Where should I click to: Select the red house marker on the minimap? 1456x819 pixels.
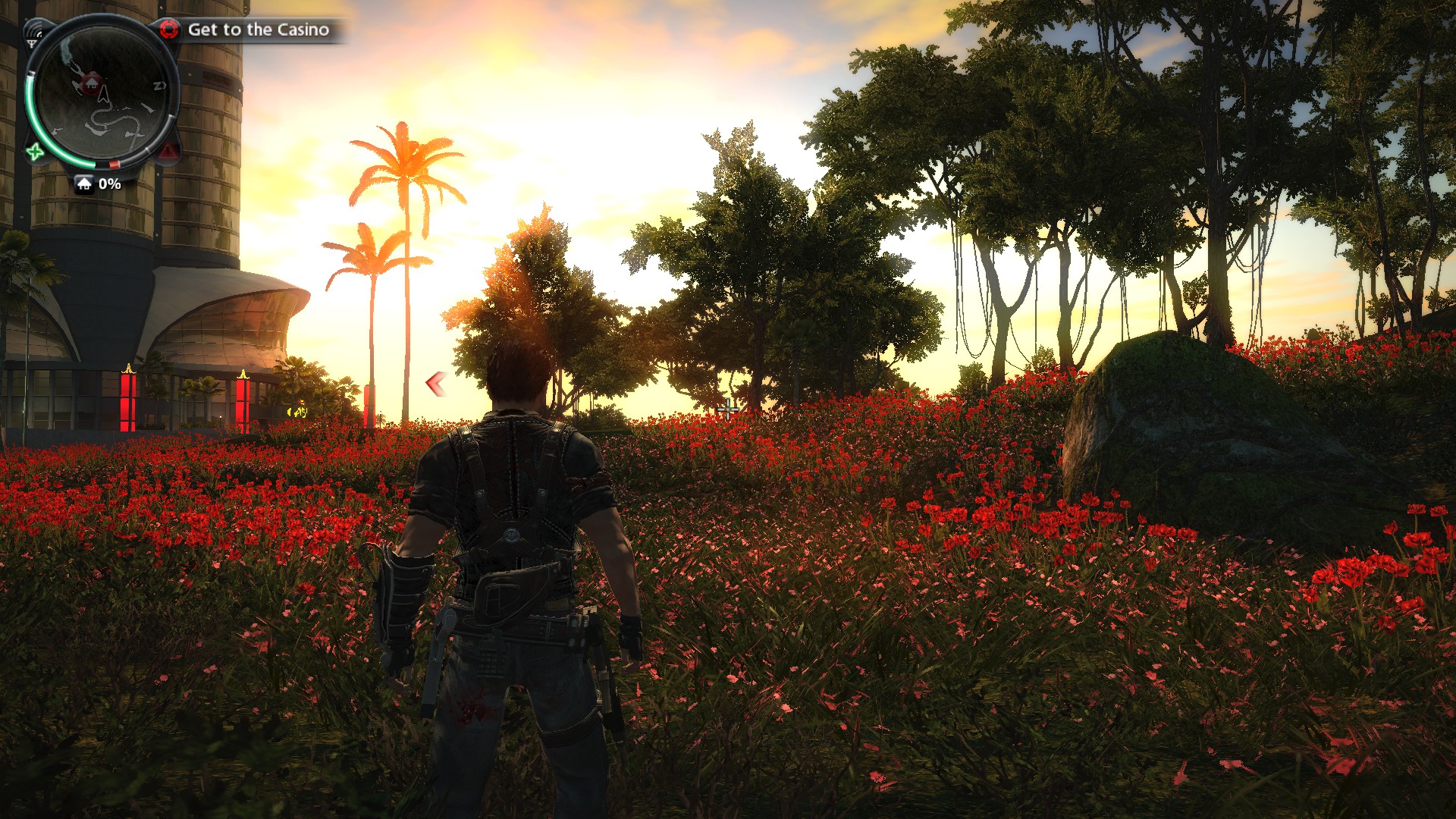[92, 81]
